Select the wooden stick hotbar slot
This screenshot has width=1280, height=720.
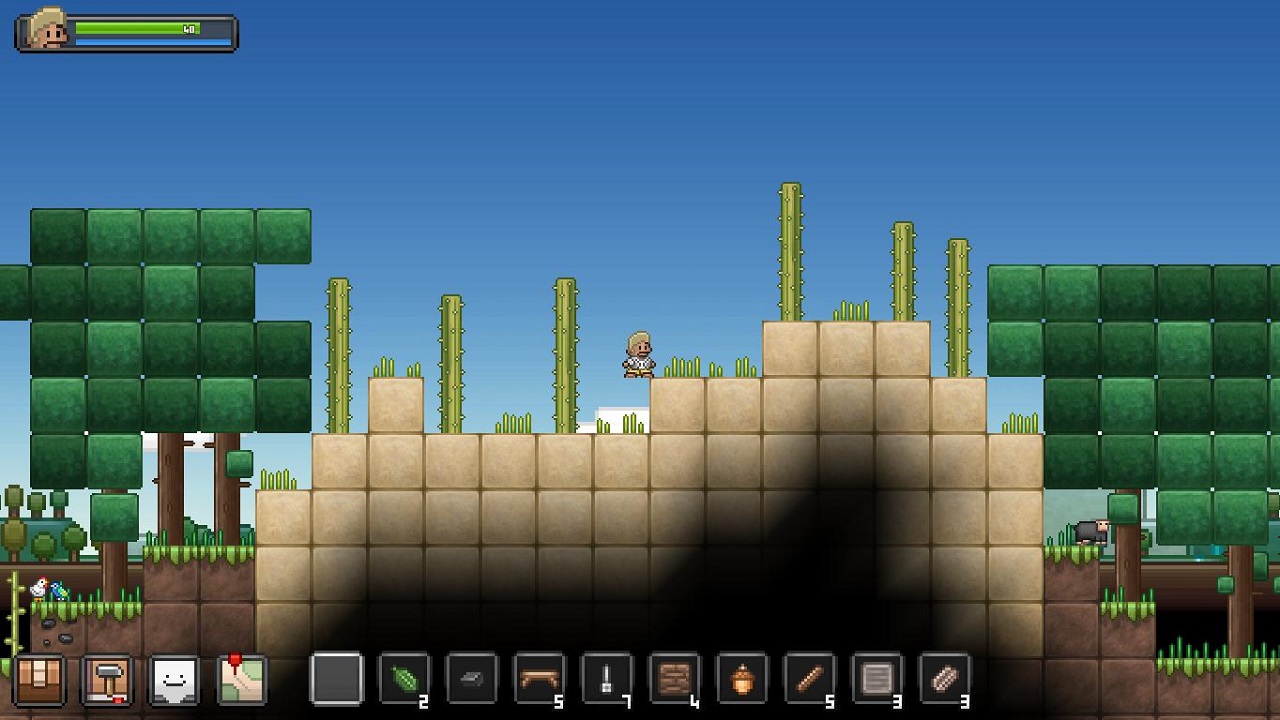pos(809,680)
